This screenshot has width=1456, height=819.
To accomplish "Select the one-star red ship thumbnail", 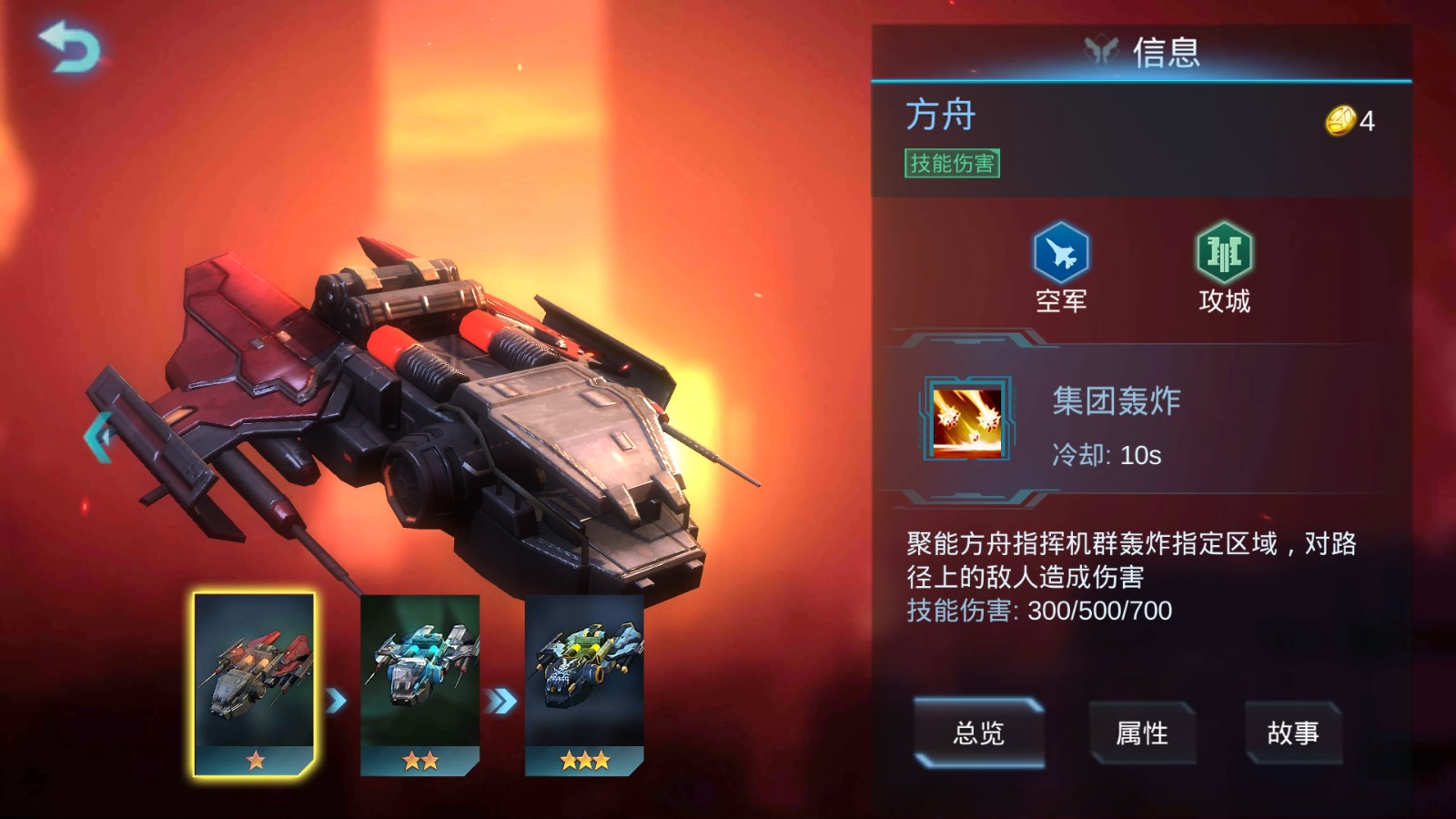I will coord(255,682).
